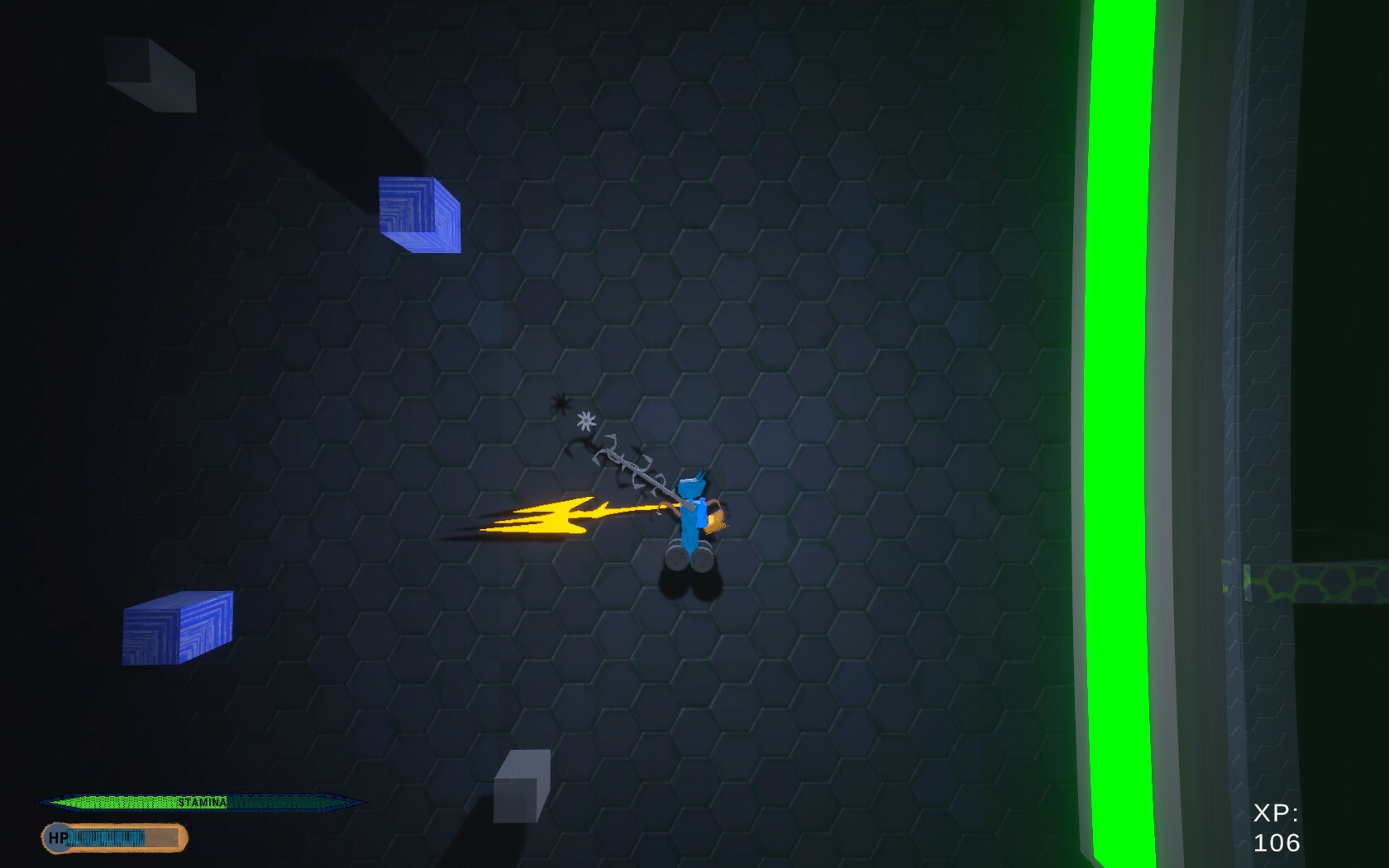
Task: Click the empty gray portion of the HP bar
Action: 162,837
